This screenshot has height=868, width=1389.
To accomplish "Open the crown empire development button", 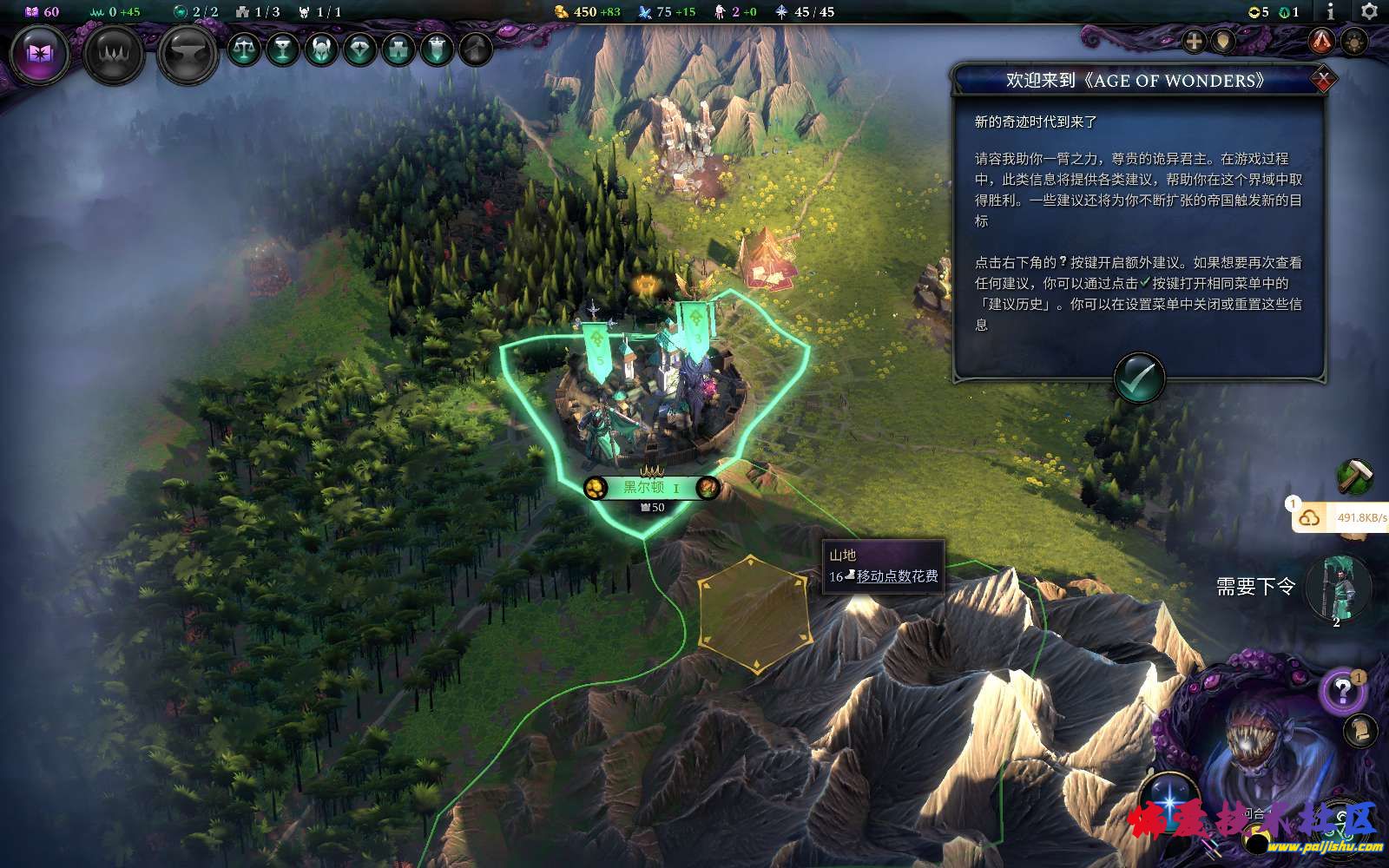I will pyautogui.click(x=114, y=55).
